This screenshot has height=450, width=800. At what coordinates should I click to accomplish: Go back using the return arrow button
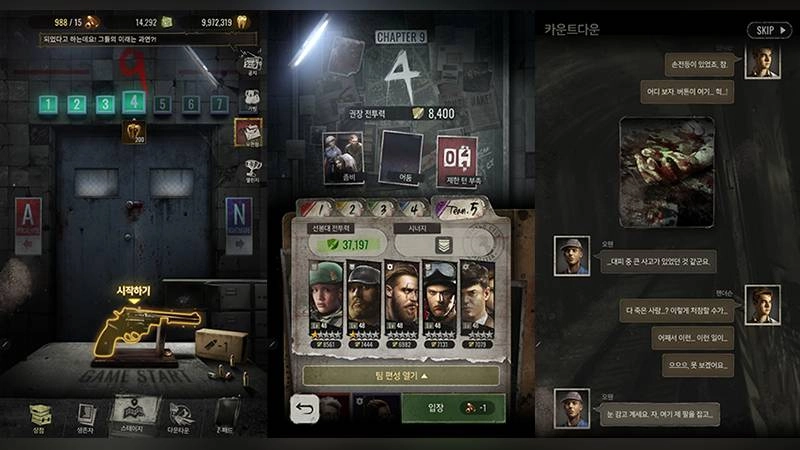click(x=305, y=408)
